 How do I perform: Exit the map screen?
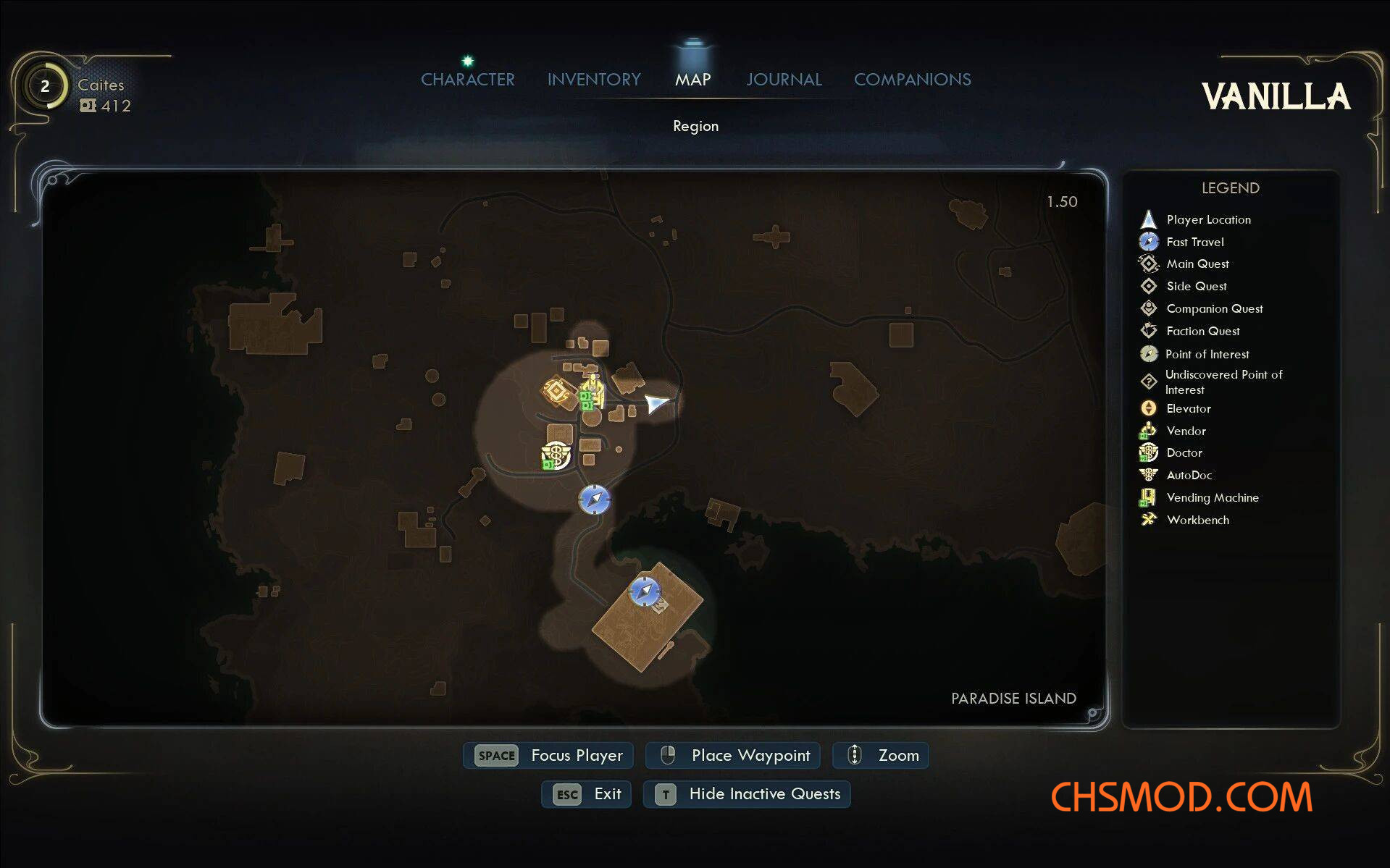coord(586,794)
